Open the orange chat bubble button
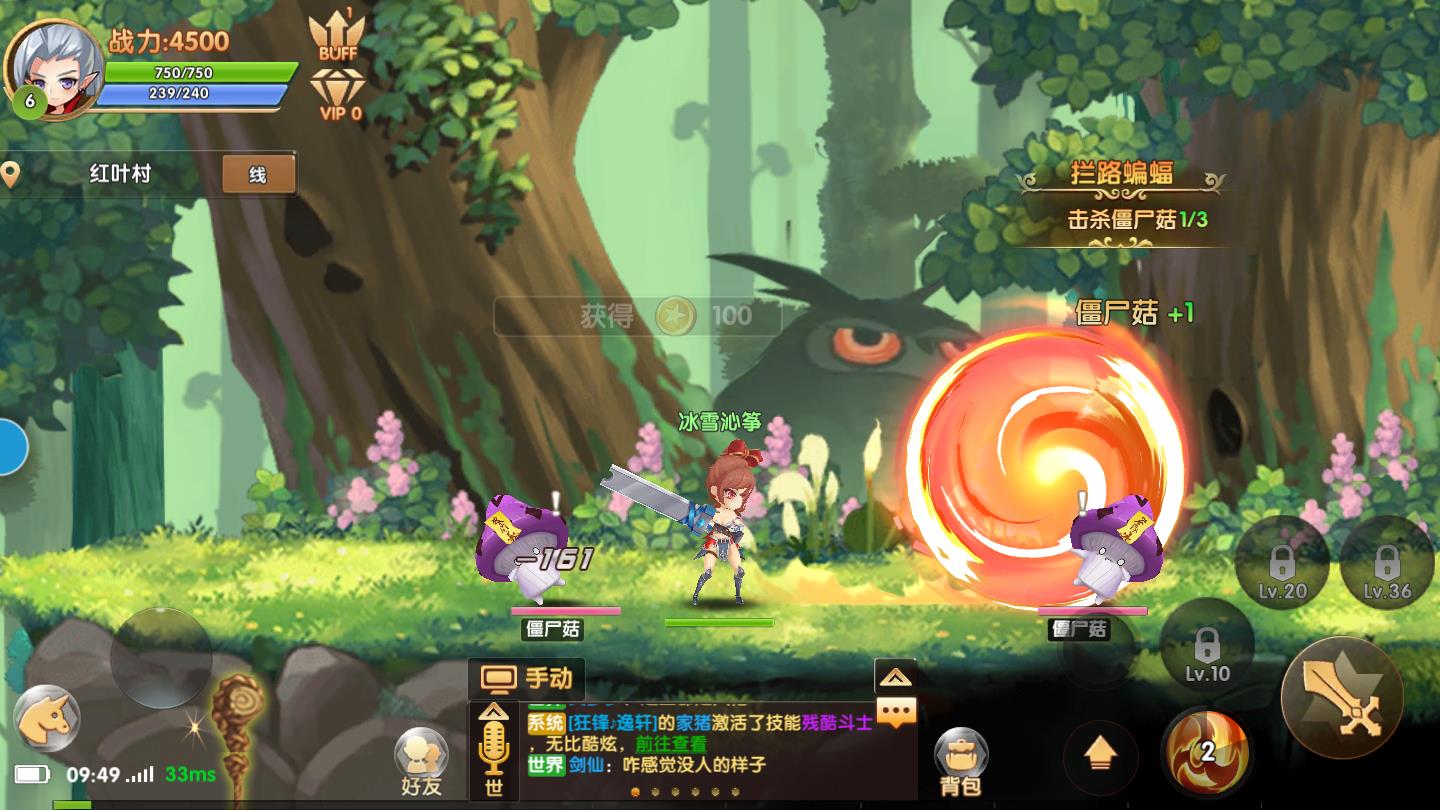This screenshot has width=1440, height=810. (x=896, y=712)
